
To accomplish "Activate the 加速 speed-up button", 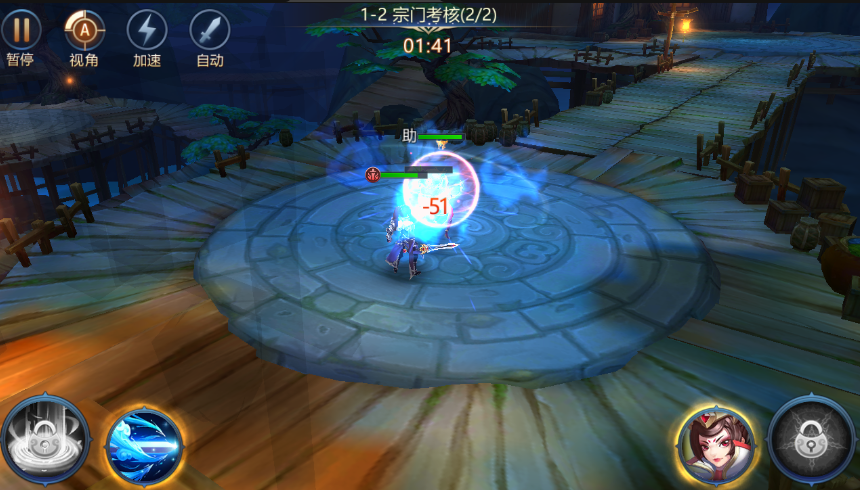I will click(x=147, y=30).
